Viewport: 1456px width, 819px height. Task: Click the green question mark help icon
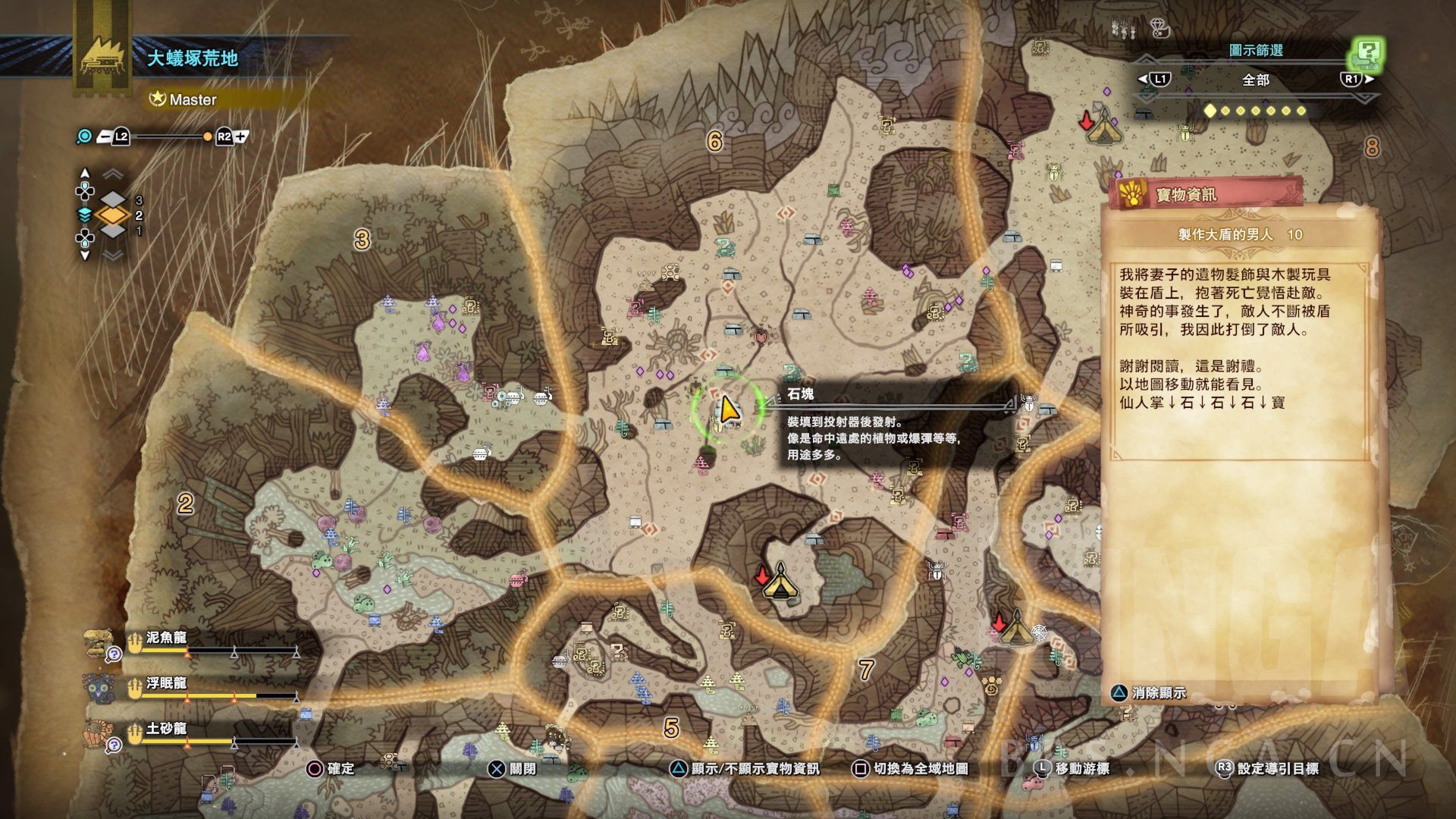tap(1367, 54)
